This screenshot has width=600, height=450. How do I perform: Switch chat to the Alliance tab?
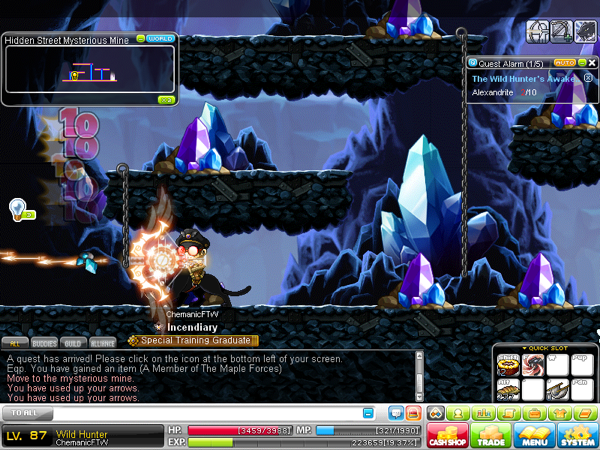tap(103, 341)
